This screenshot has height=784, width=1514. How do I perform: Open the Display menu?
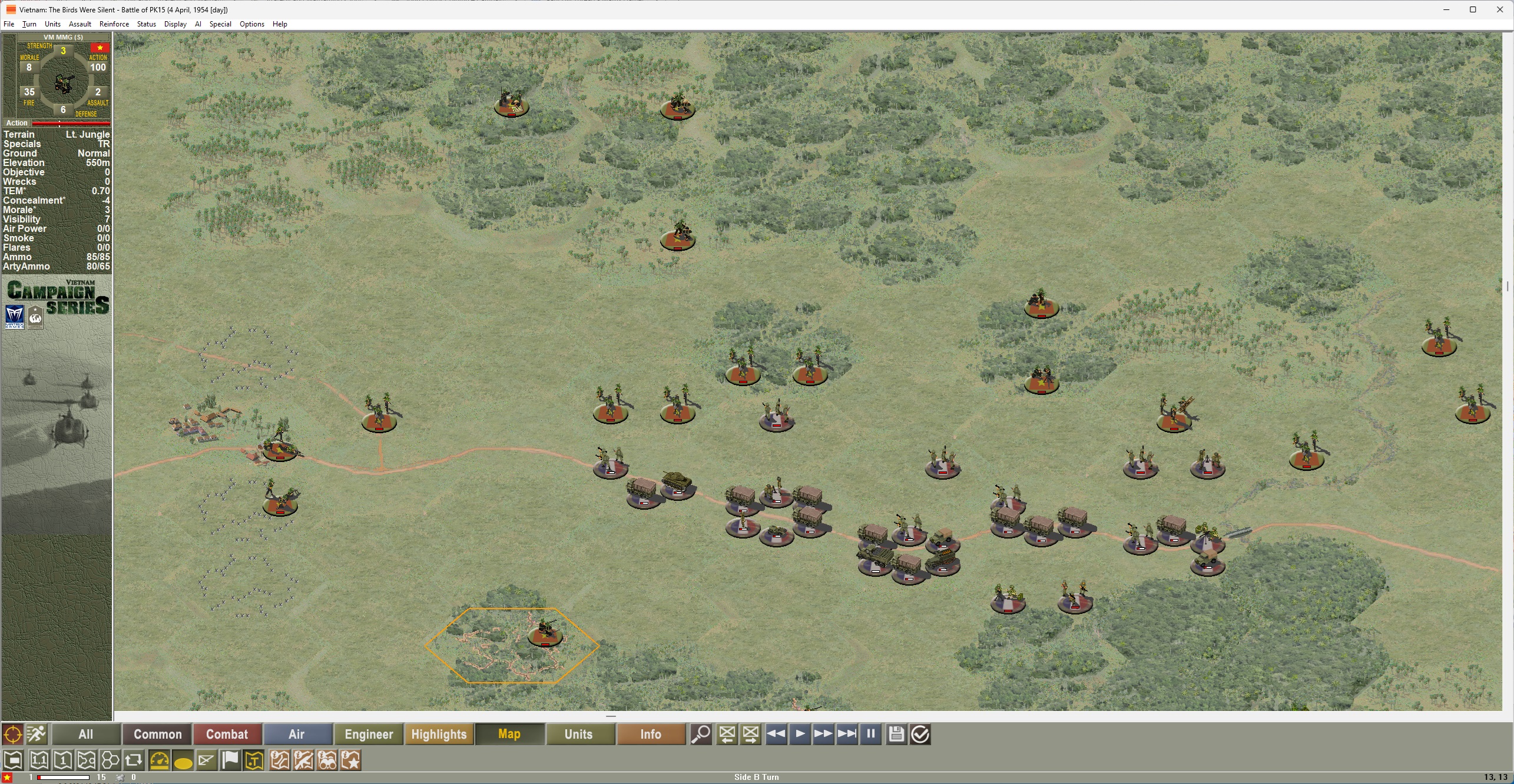click(175, 24)
